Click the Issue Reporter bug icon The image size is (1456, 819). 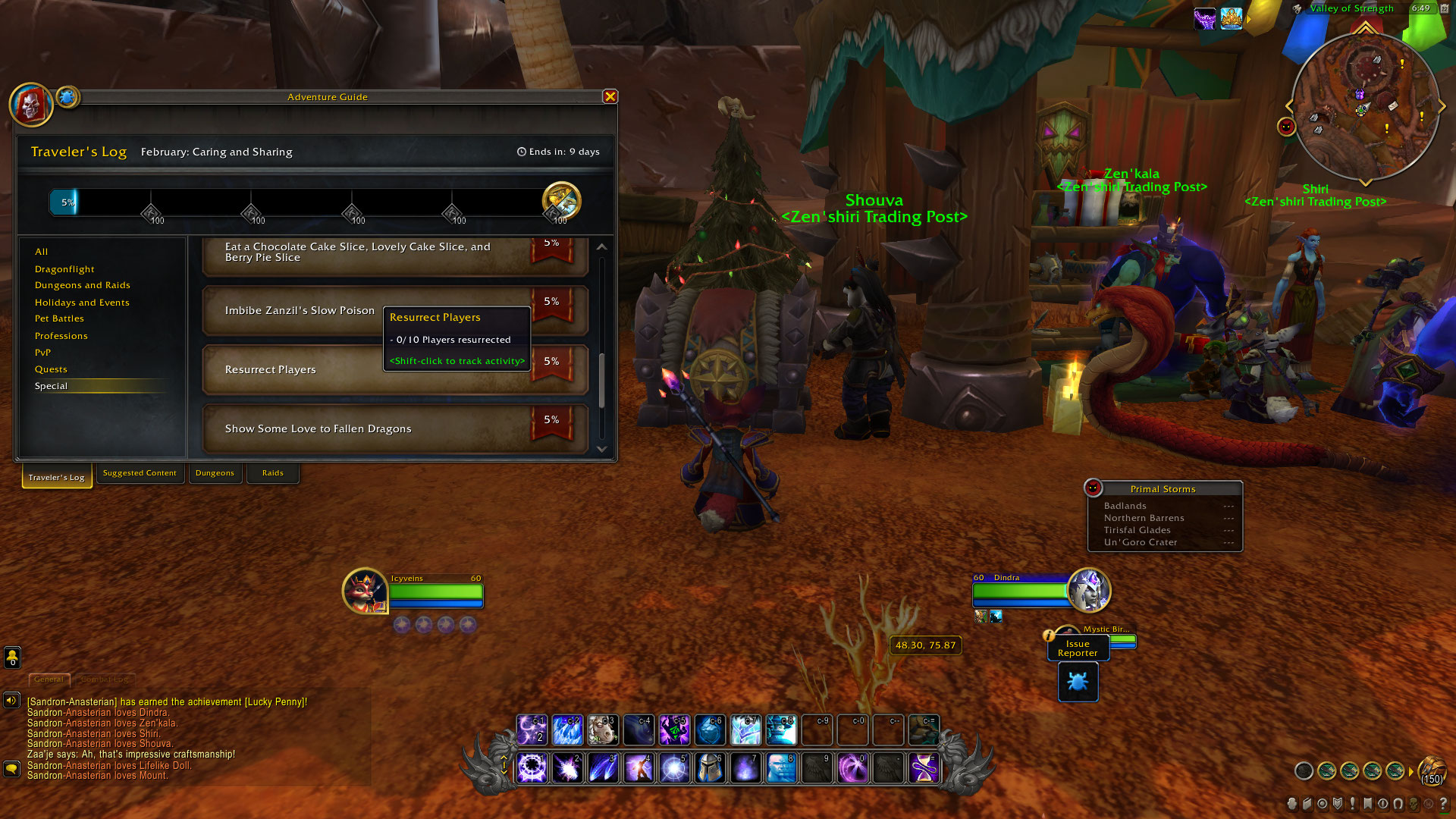[x=1078, y=682]
